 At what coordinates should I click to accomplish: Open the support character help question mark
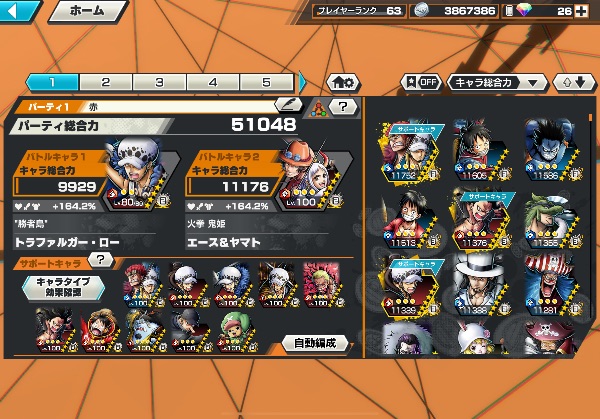(x=101, y=260)
